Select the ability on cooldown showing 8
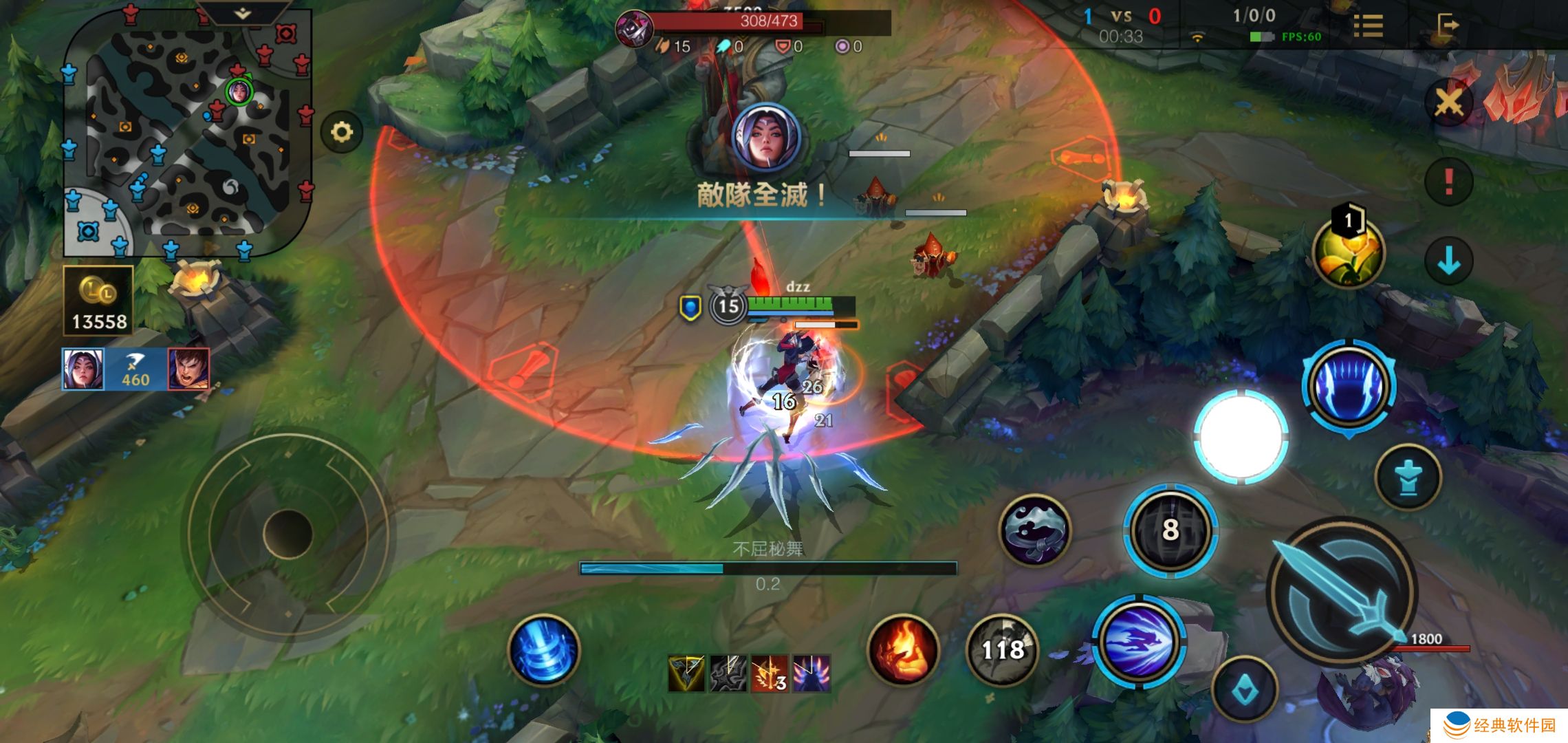This screenshot has width=1568, height=743. pos(1170,530)
